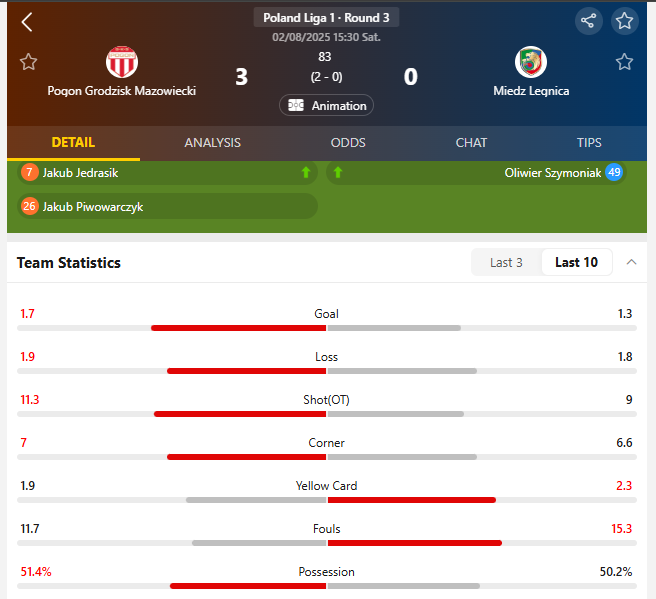Open player Jakub Jedrasik's row
Screen dimensions: 656x599
tap(80, 173)
